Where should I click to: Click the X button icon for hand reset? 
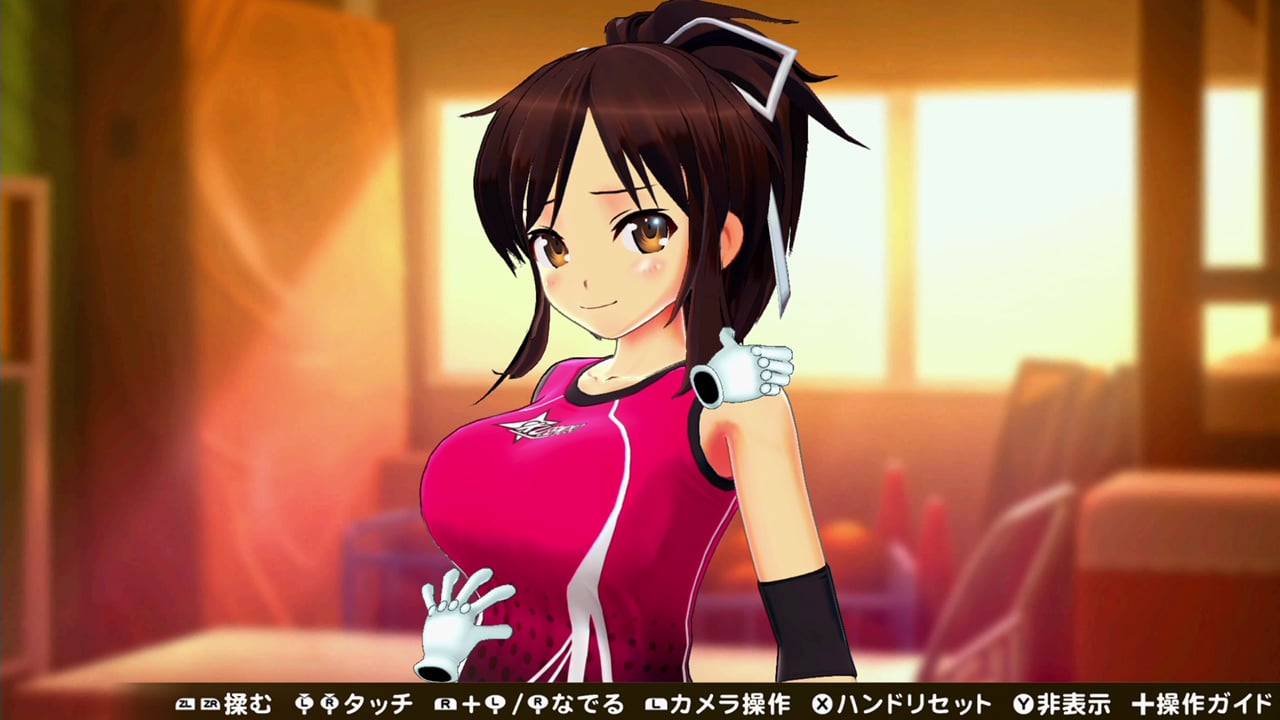coord(822,705)
